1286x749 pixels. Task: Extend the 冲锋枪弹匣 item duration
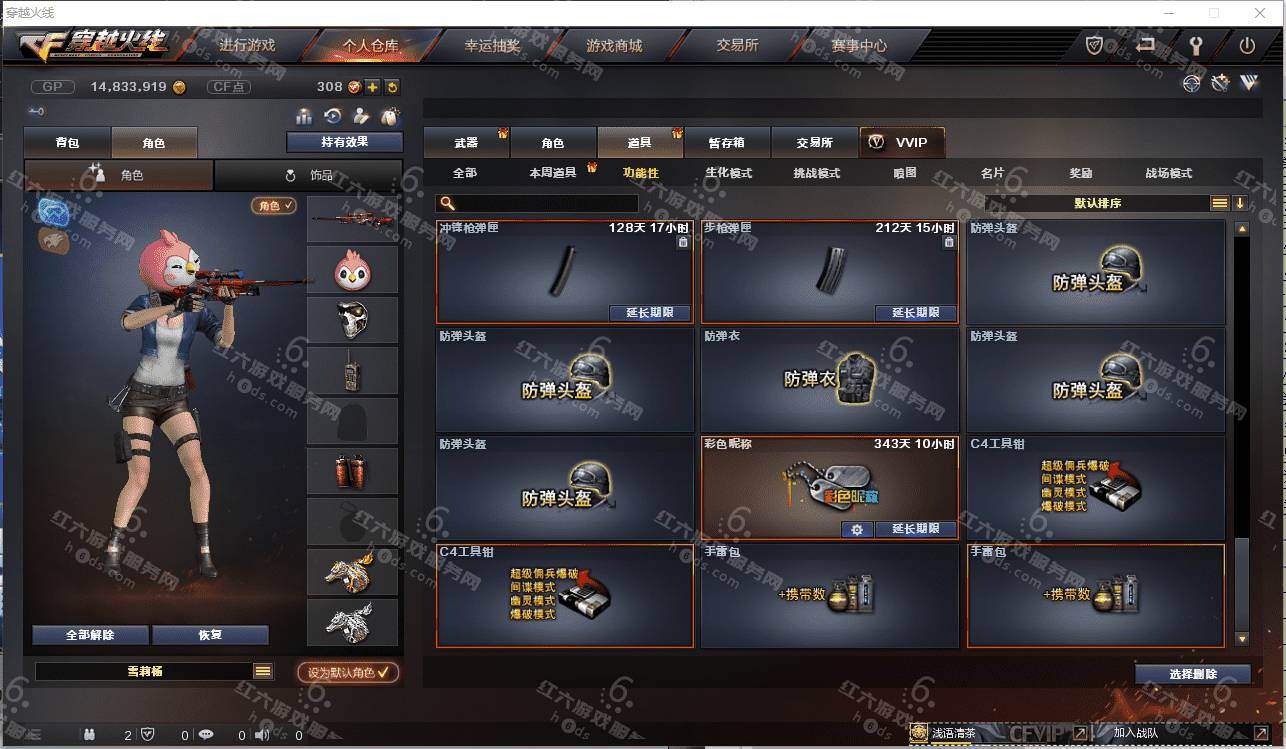pos(650,313)
